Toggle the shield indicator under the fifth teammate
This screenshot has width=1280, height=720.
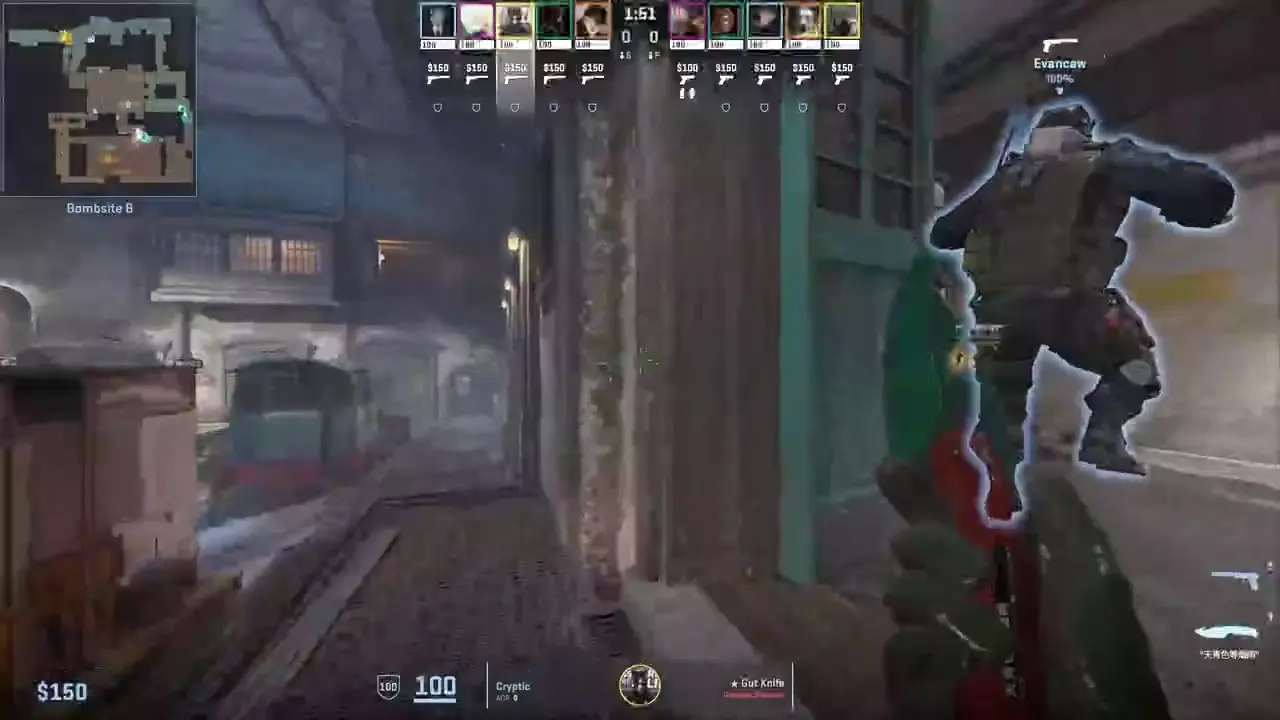coord(592,106)
